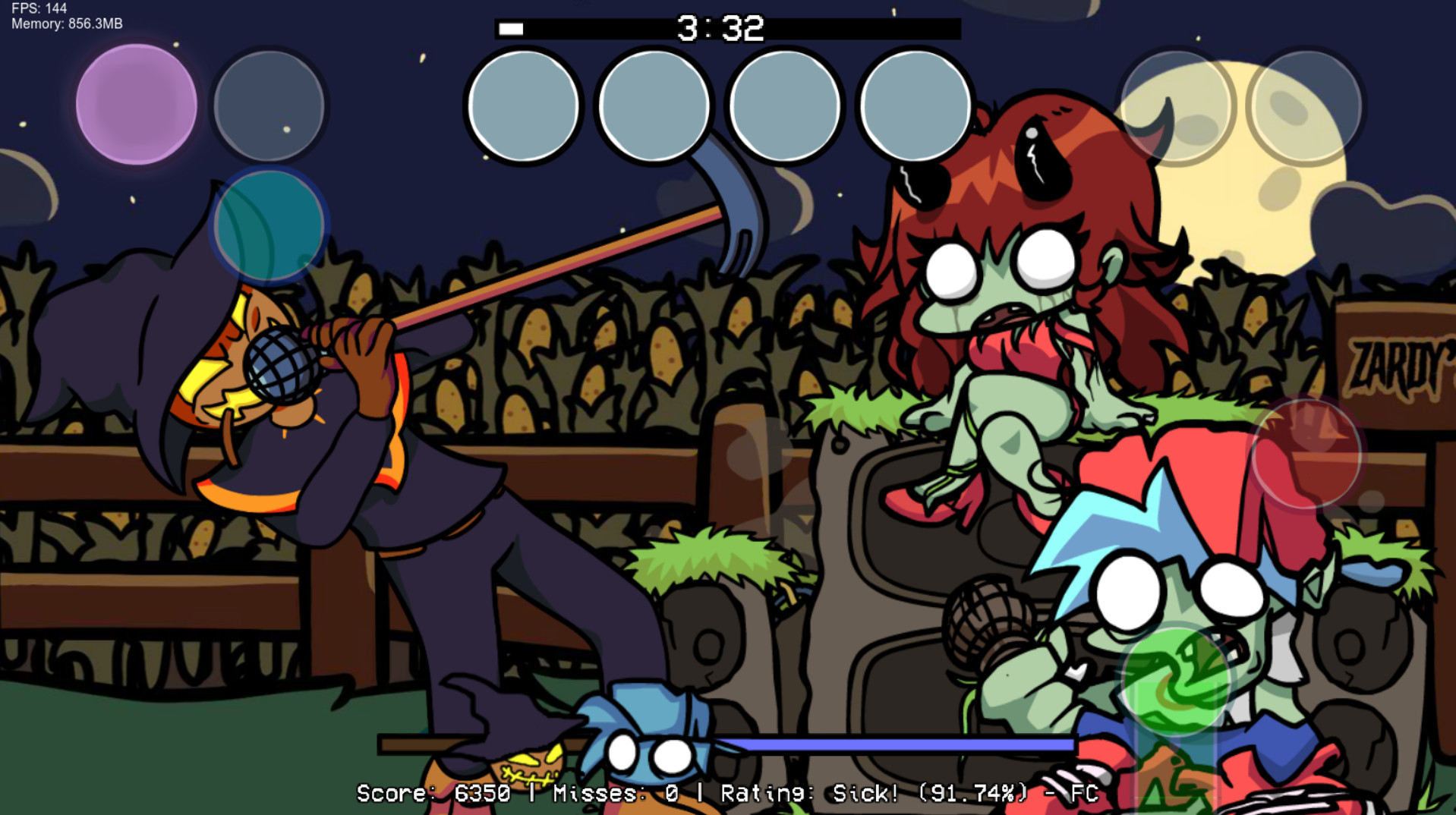The image size is (1456, 815).
Task: Select the 3:32 song time display
Action: [720, 28]
